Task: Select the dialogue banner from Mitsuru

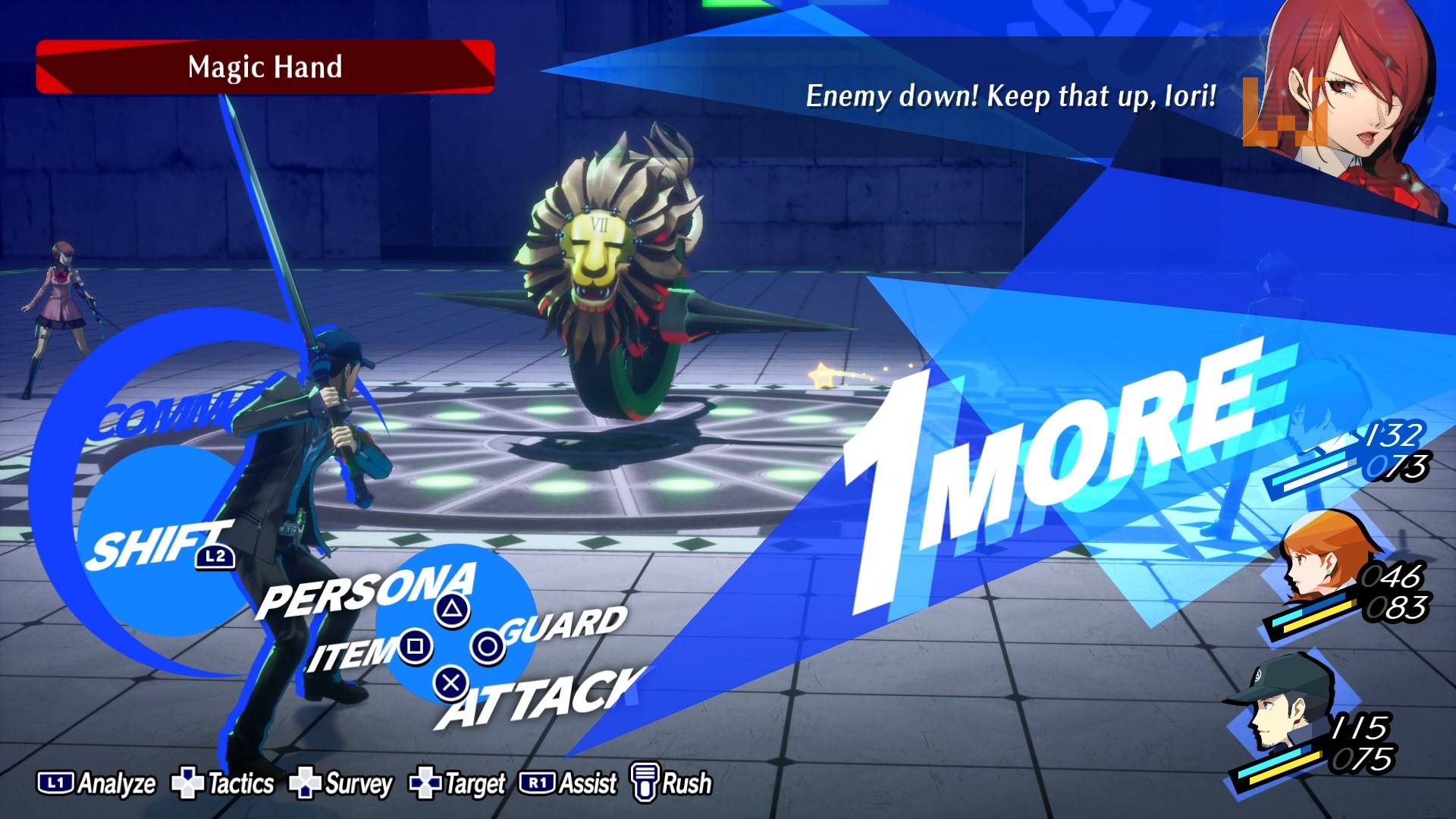Action: click(x=1009, y=97)
